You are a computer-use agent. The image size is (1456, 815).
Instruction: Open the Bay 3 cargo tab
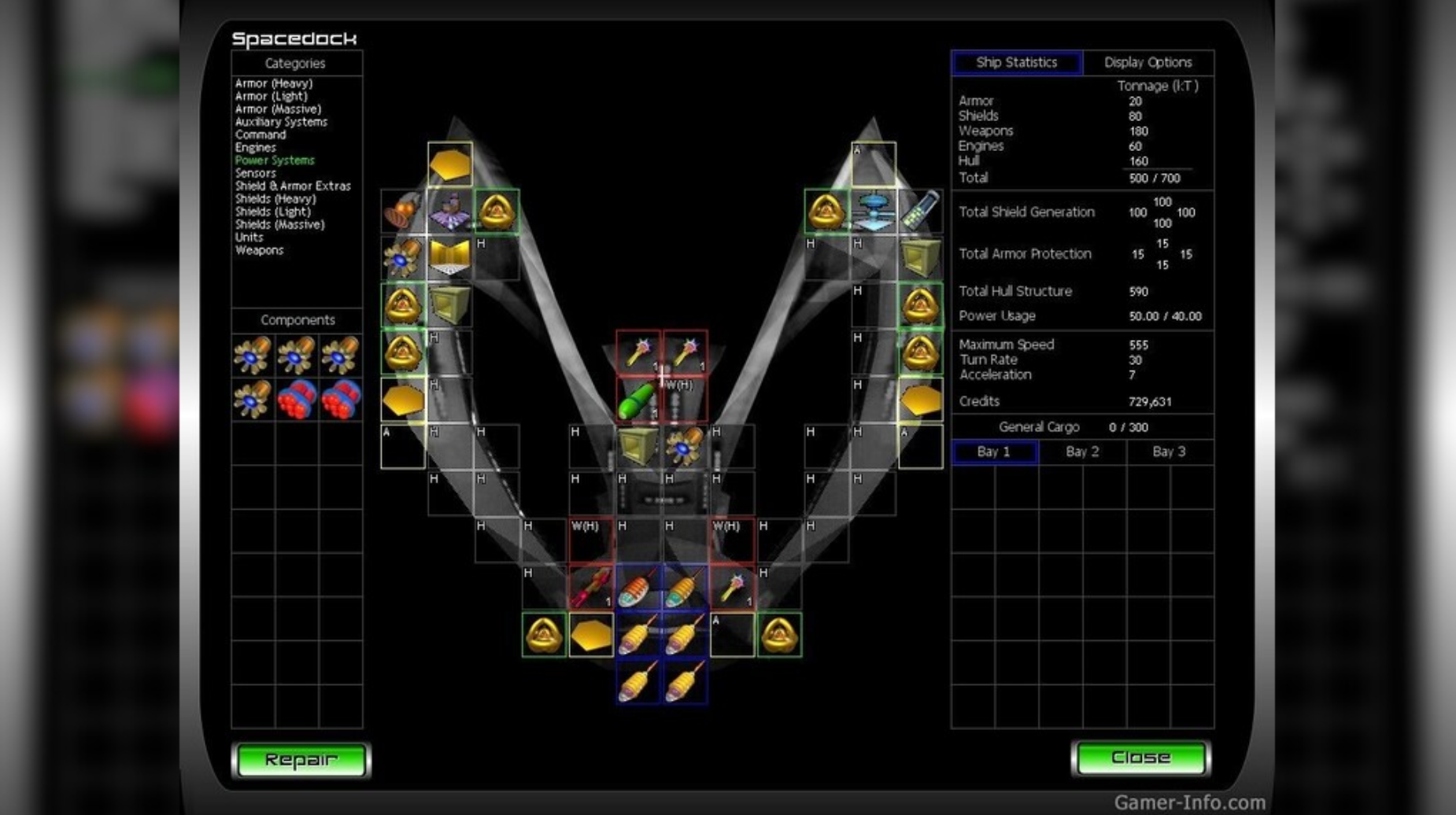pyautogui.click(x=1169, y=452)
